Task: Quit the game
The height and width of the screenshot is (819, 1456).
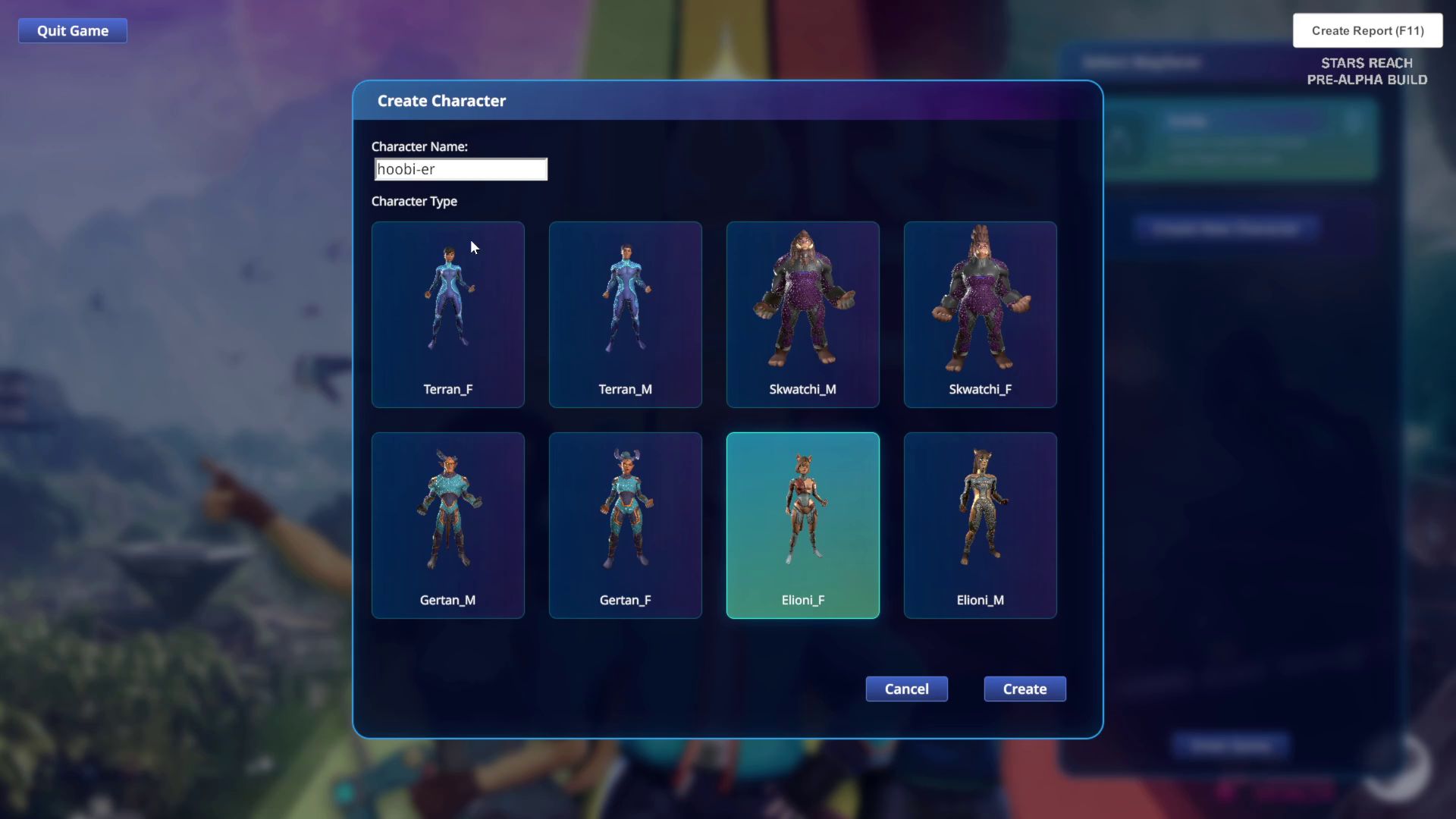Action: click(73, 31)
